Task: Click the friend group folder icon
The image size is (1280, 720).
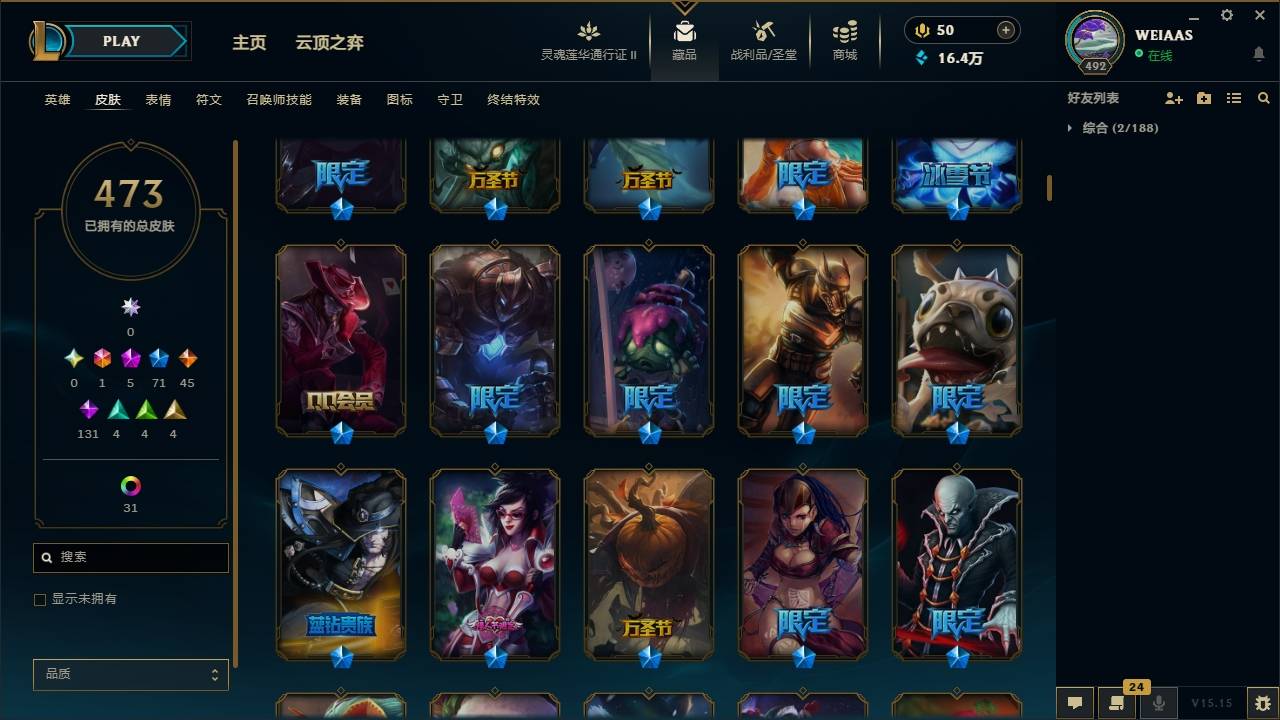Action: point(1203,98)
